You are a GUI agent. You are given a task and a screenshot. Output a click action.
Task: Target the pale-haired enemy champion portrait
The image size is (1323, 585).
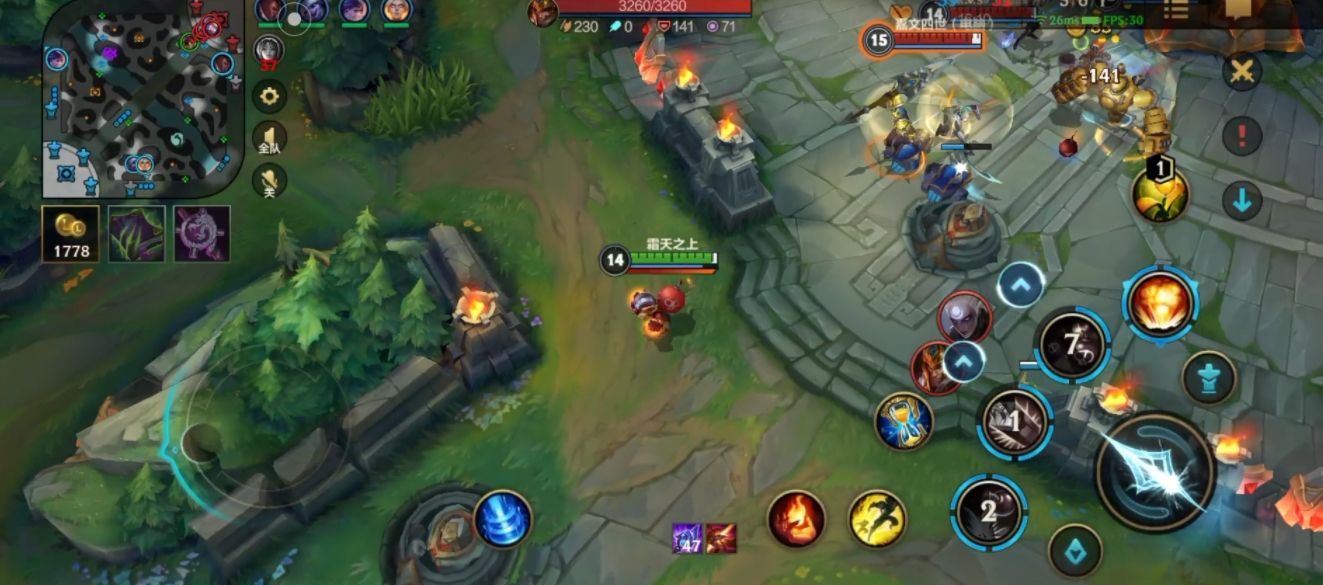pyautogui.click(x=964, y=317)
